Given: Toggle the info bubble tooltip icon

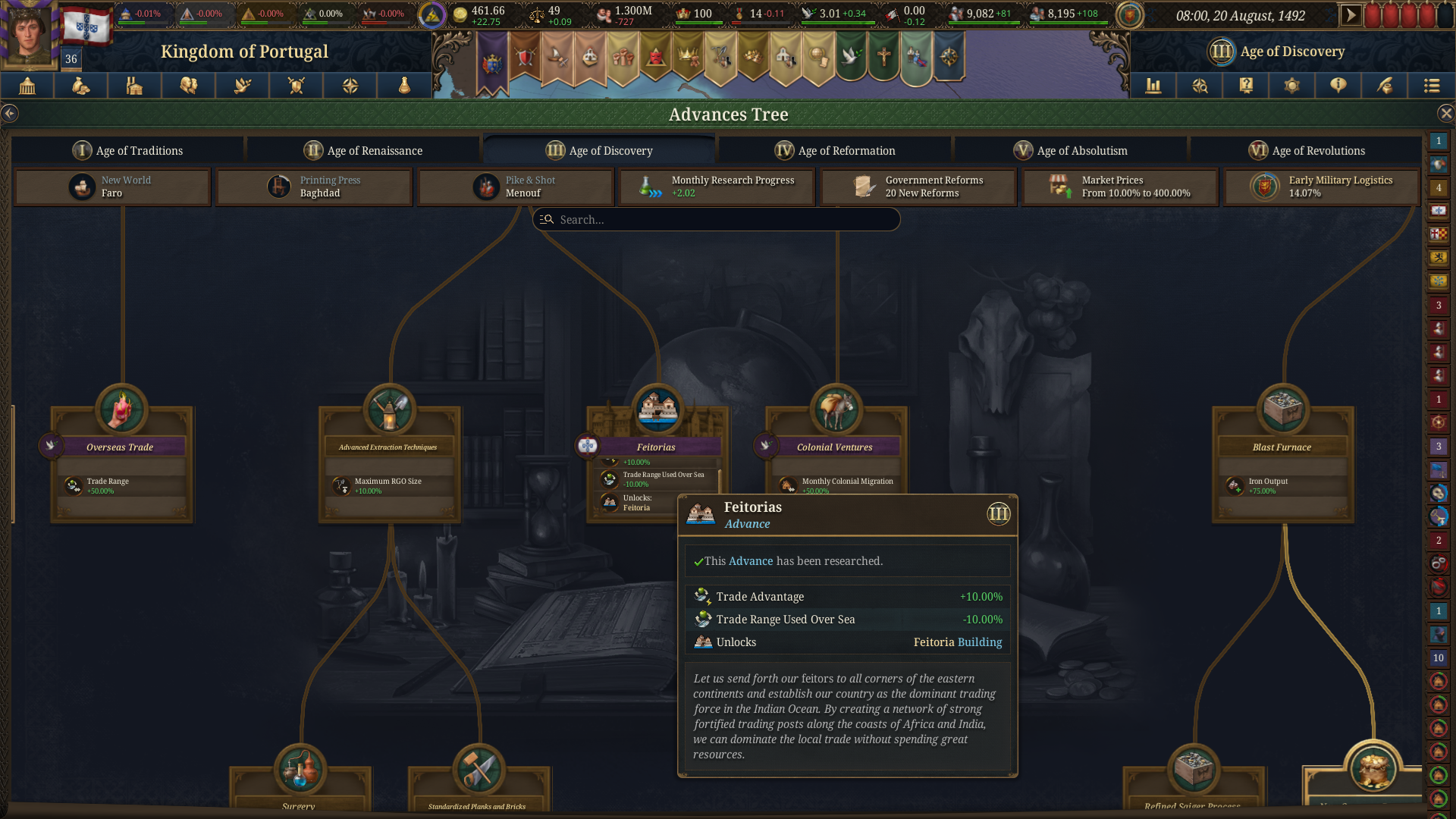Looking at the screenshot, I should [x=1338, y=86].
